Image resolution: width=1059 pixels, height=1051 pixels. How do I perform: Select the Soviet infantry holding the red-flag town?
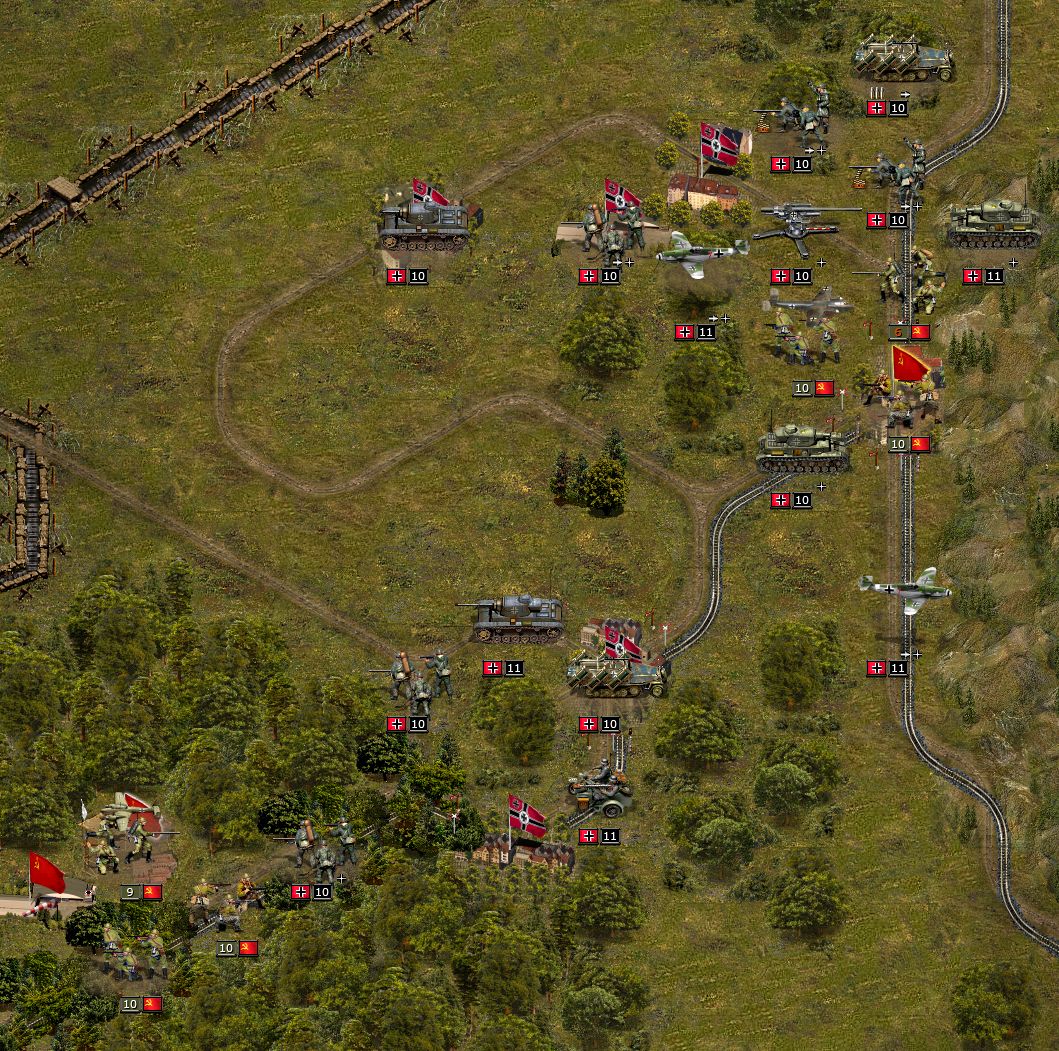click(x=908, y=400)
